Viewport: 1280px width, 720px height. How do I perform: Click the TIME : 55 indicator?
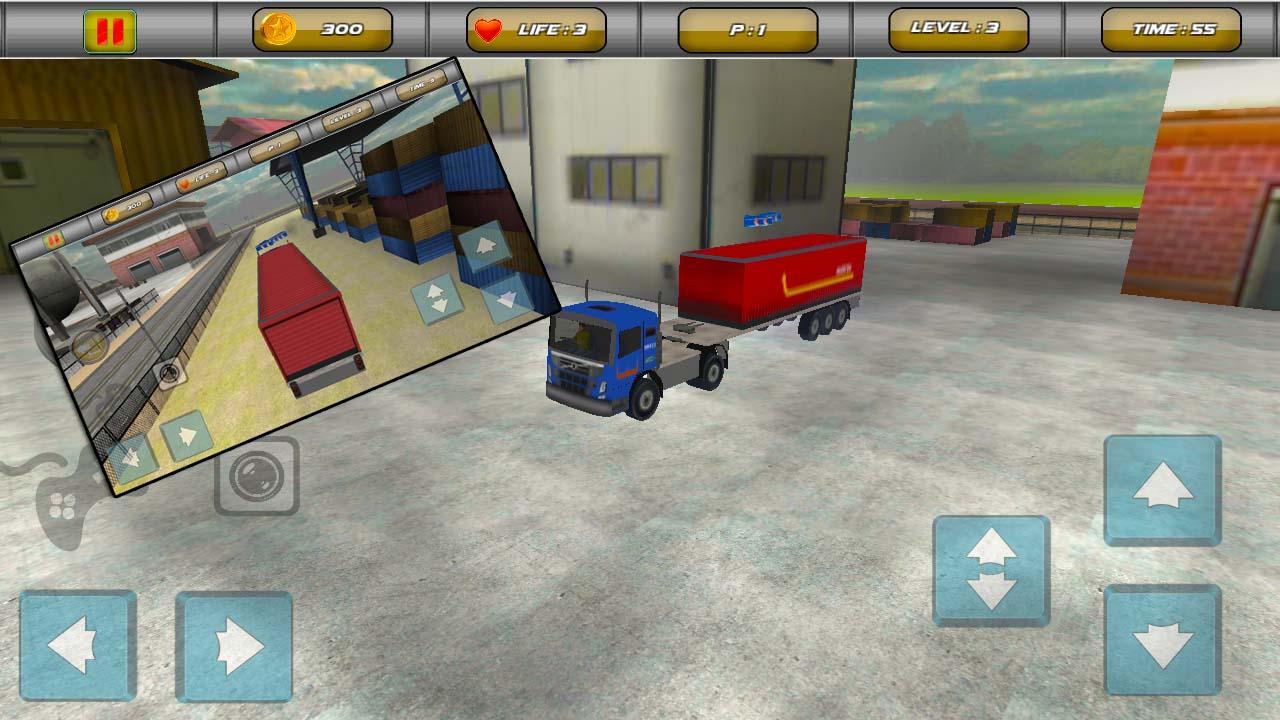1166,28
